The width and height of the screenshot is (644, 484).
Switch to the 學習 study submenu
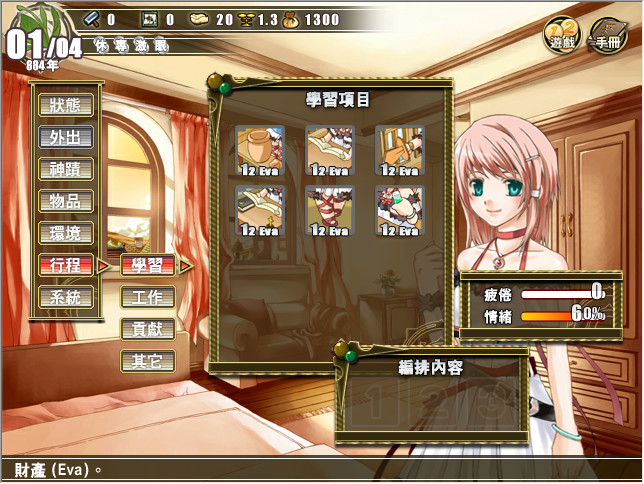147,265
